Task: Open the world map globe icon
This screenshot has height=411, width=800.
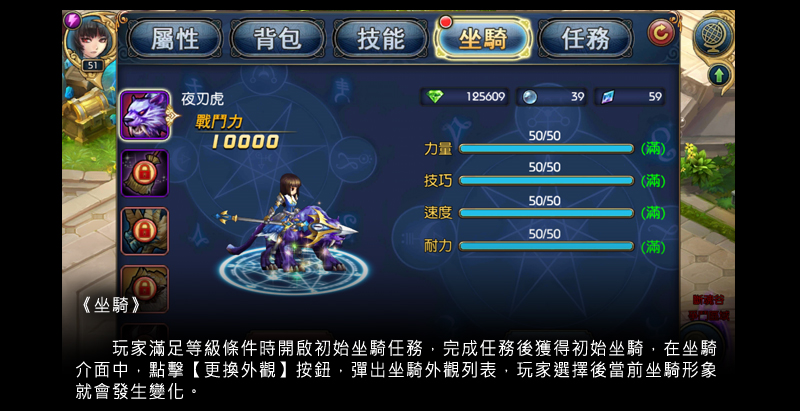Action: [713, 35]
